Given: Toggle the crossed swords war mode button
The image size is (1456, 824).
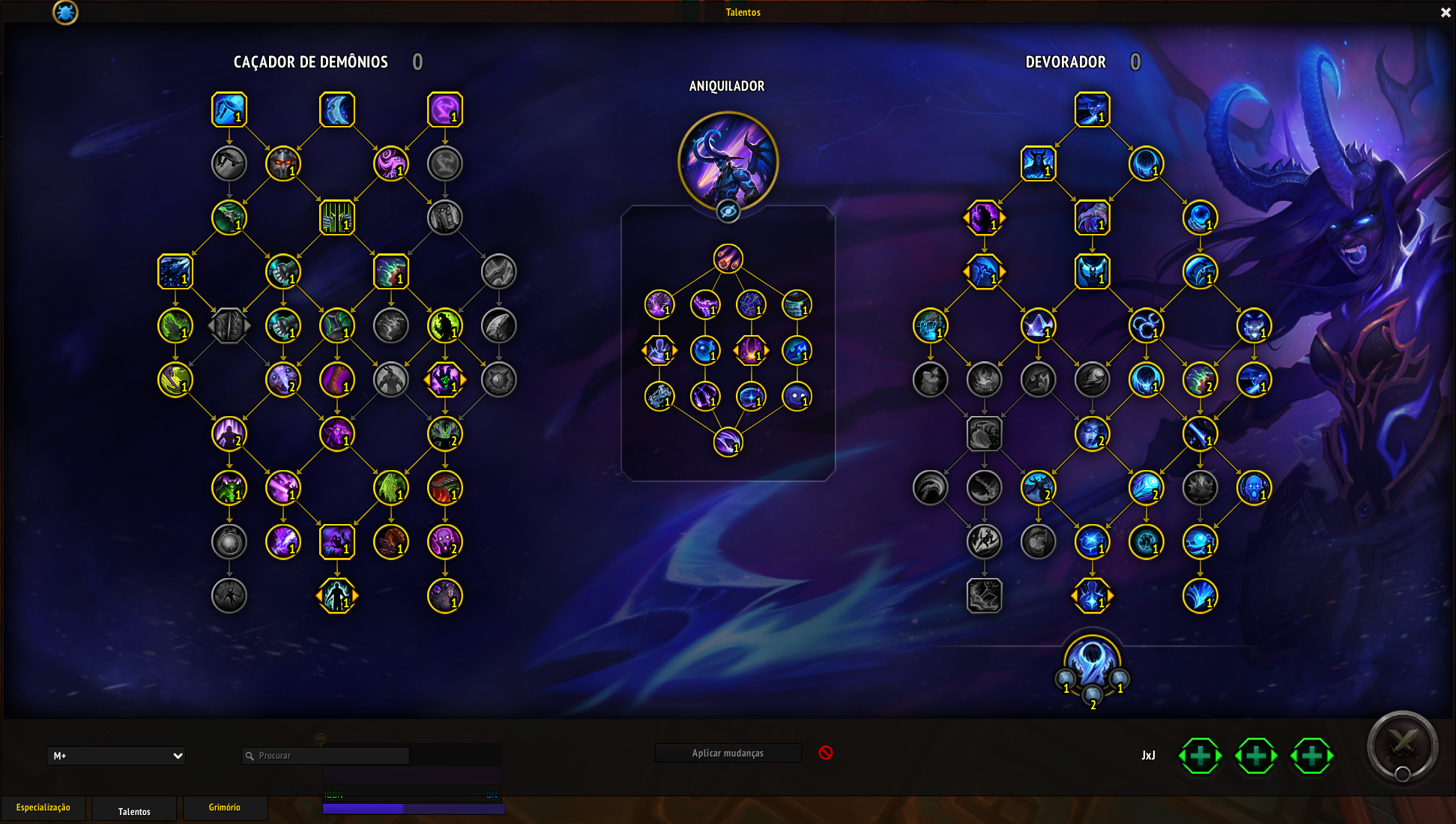Looking at the screenshot, I should pyautogui.click(x=1402, y=746).
